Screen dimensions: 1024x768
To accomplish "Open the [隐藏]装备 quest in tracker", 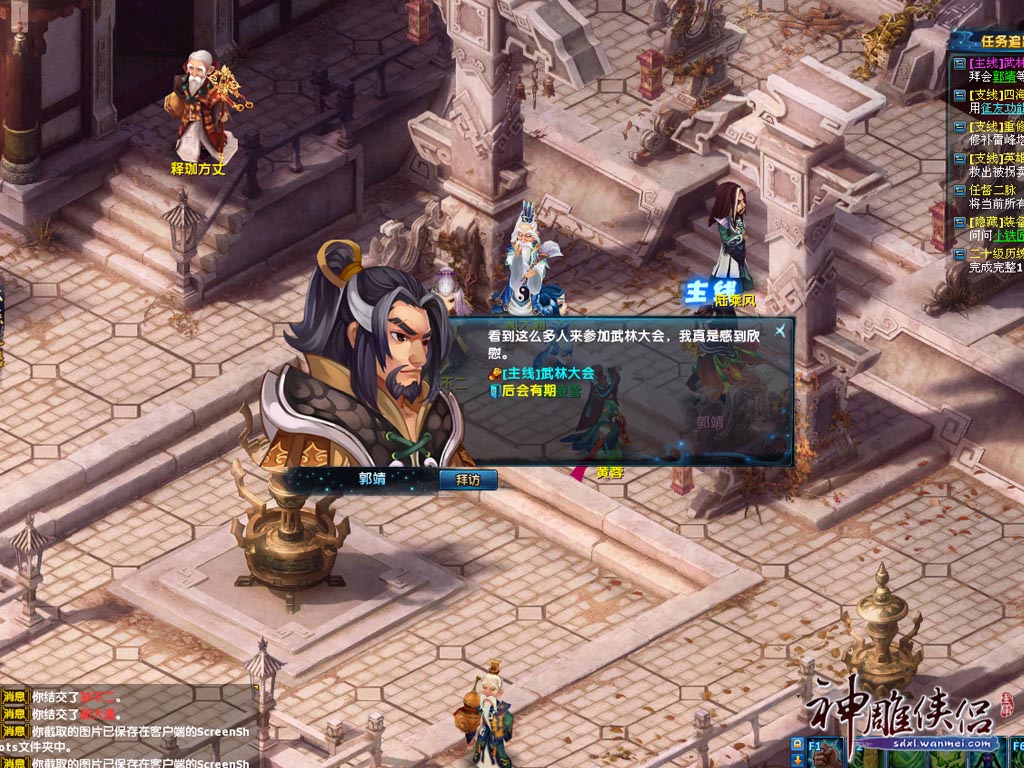I will pos(997,222).
